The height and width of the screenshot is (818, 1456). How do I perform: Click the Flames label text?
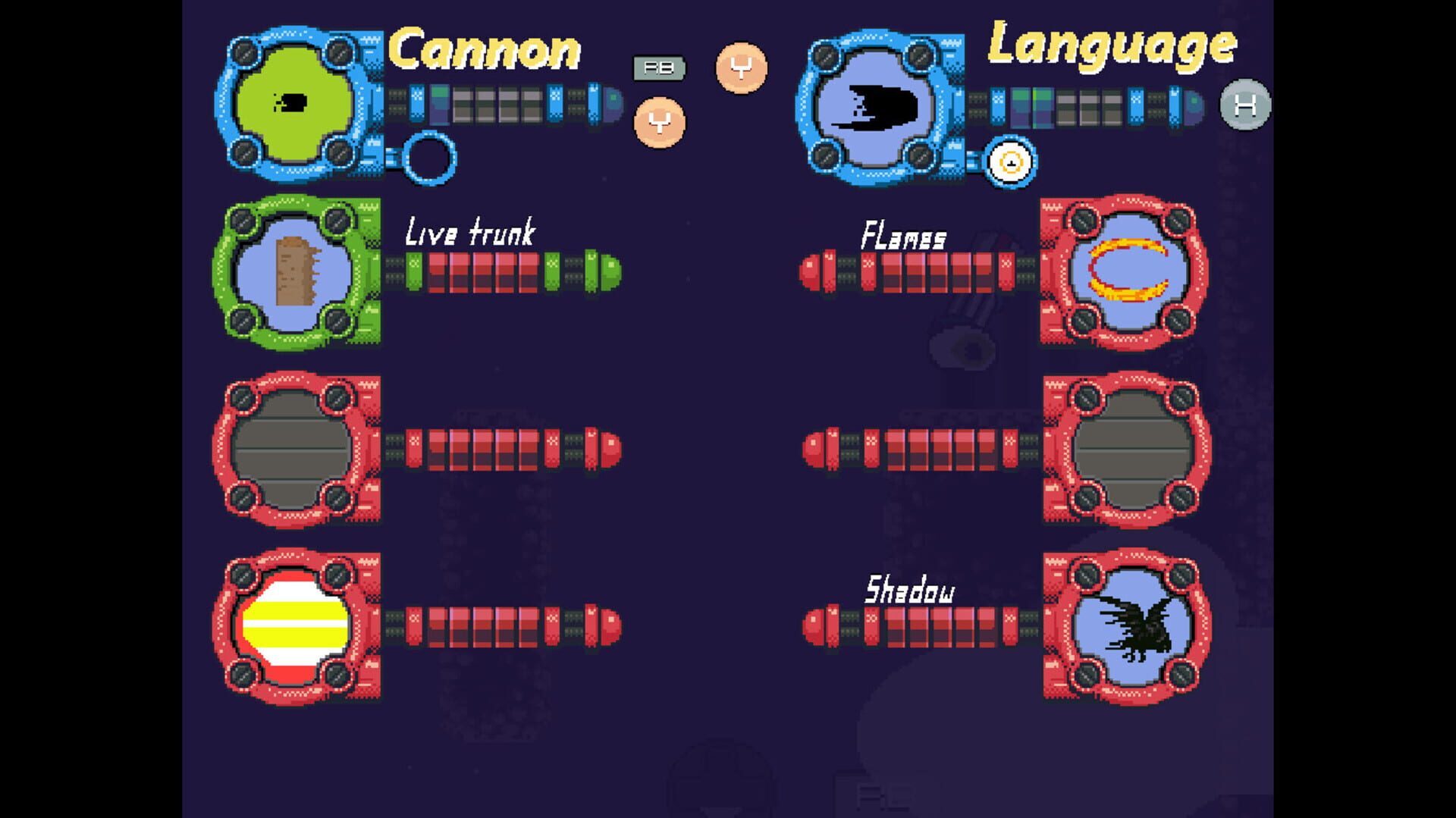coord(902,237)
